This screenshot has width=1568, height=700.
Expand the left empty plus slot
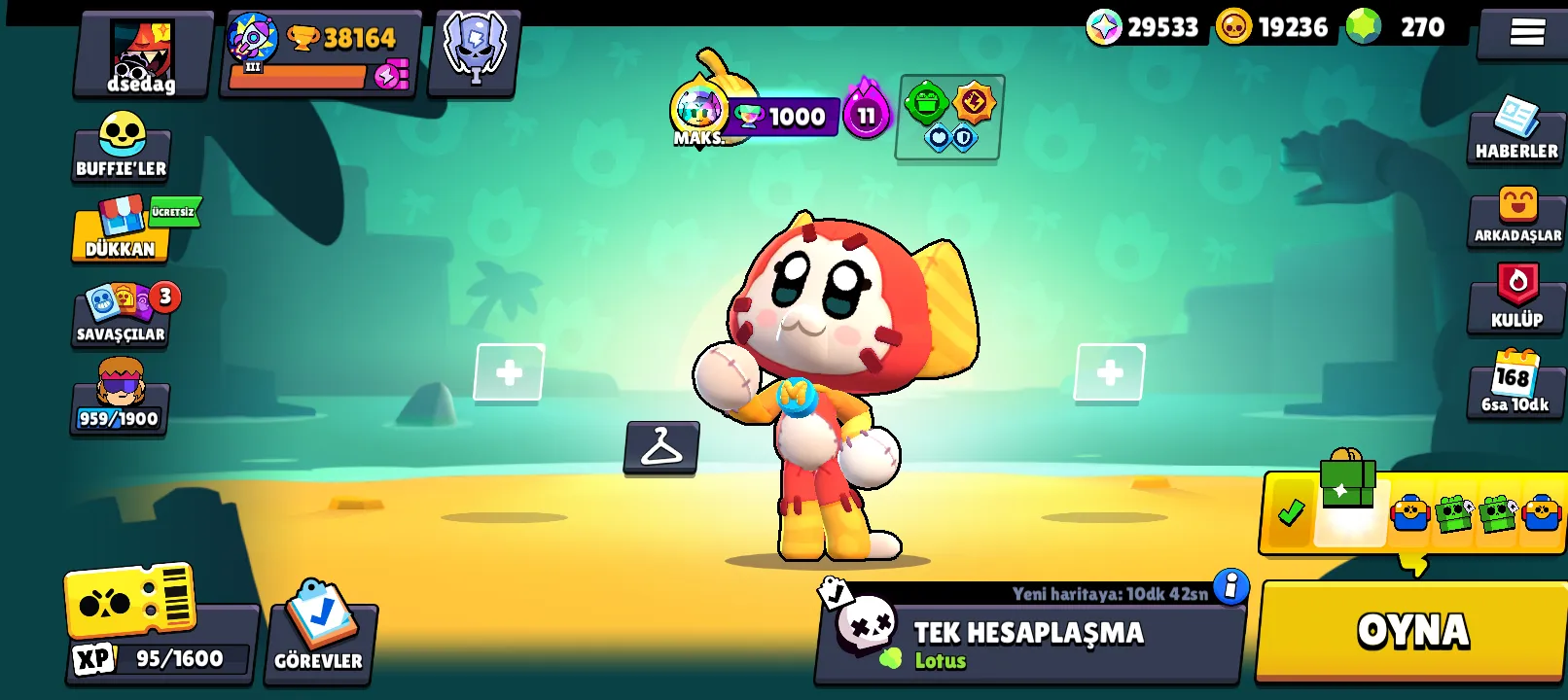[x=508, y=372]
